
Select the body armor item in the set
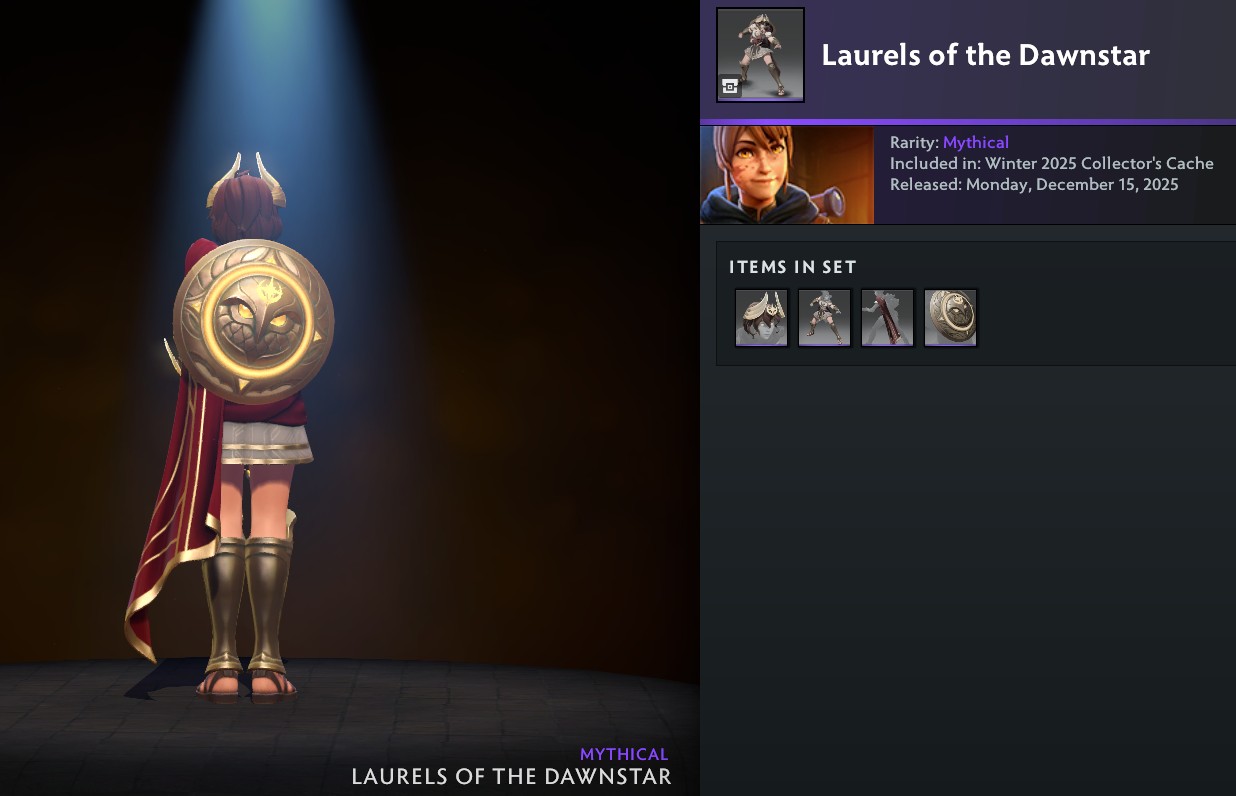click(825, 318)
